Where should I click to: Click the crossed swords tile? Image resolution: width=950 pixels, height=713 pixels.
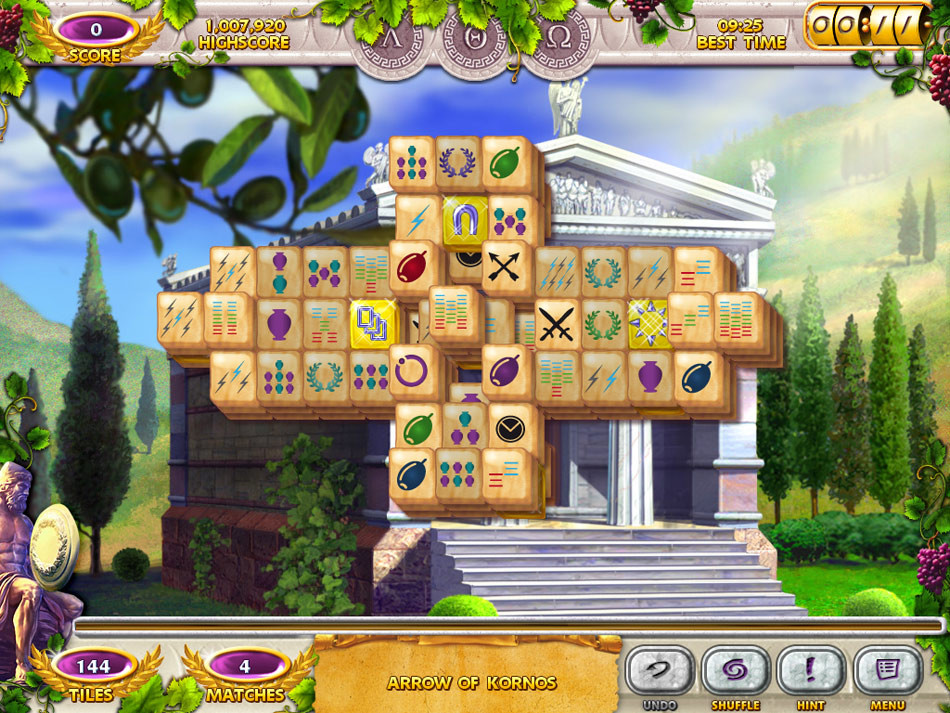point(556,324)
